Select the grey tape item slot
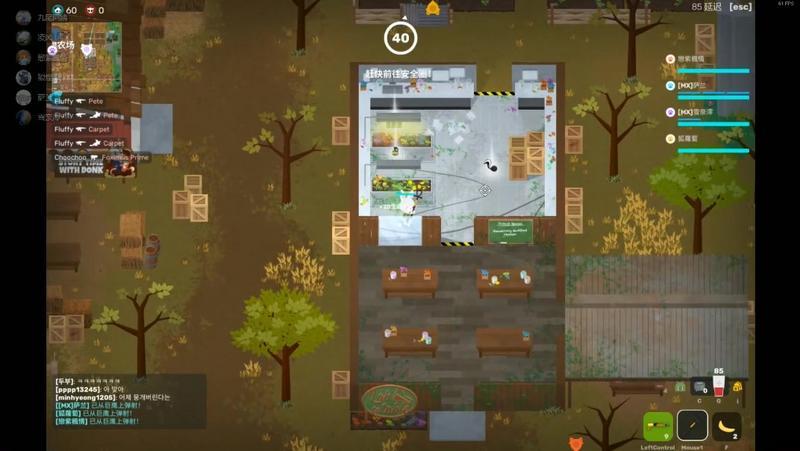 (699, 387)
